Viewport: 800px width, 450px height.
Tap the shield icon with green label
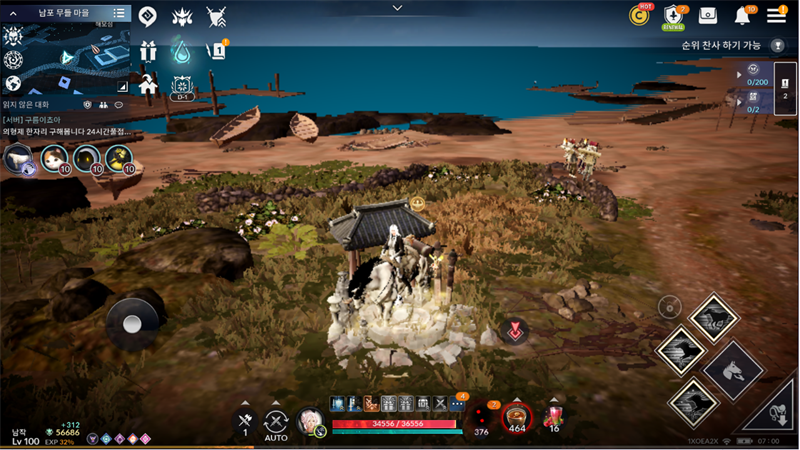pos(673,16)
